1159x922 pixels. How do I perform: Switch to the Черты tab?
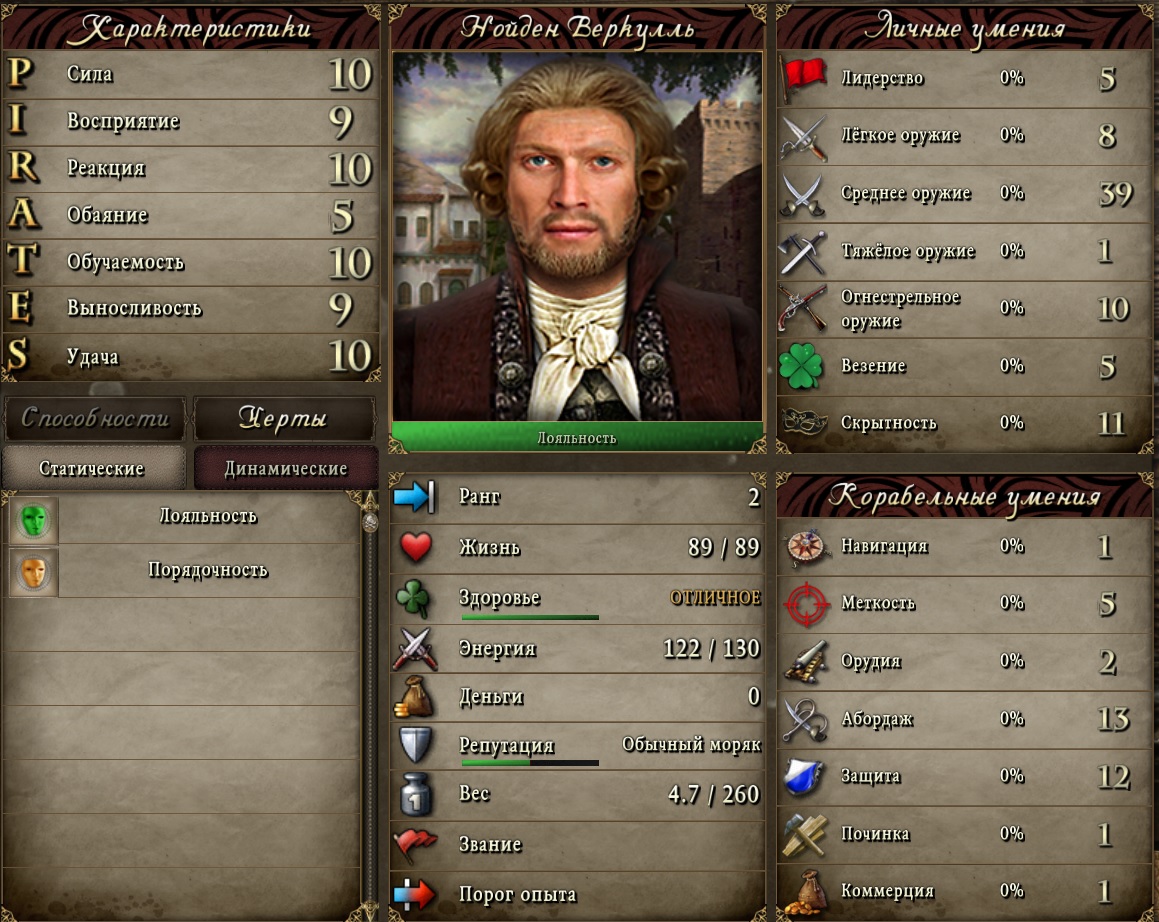(283, 418)
